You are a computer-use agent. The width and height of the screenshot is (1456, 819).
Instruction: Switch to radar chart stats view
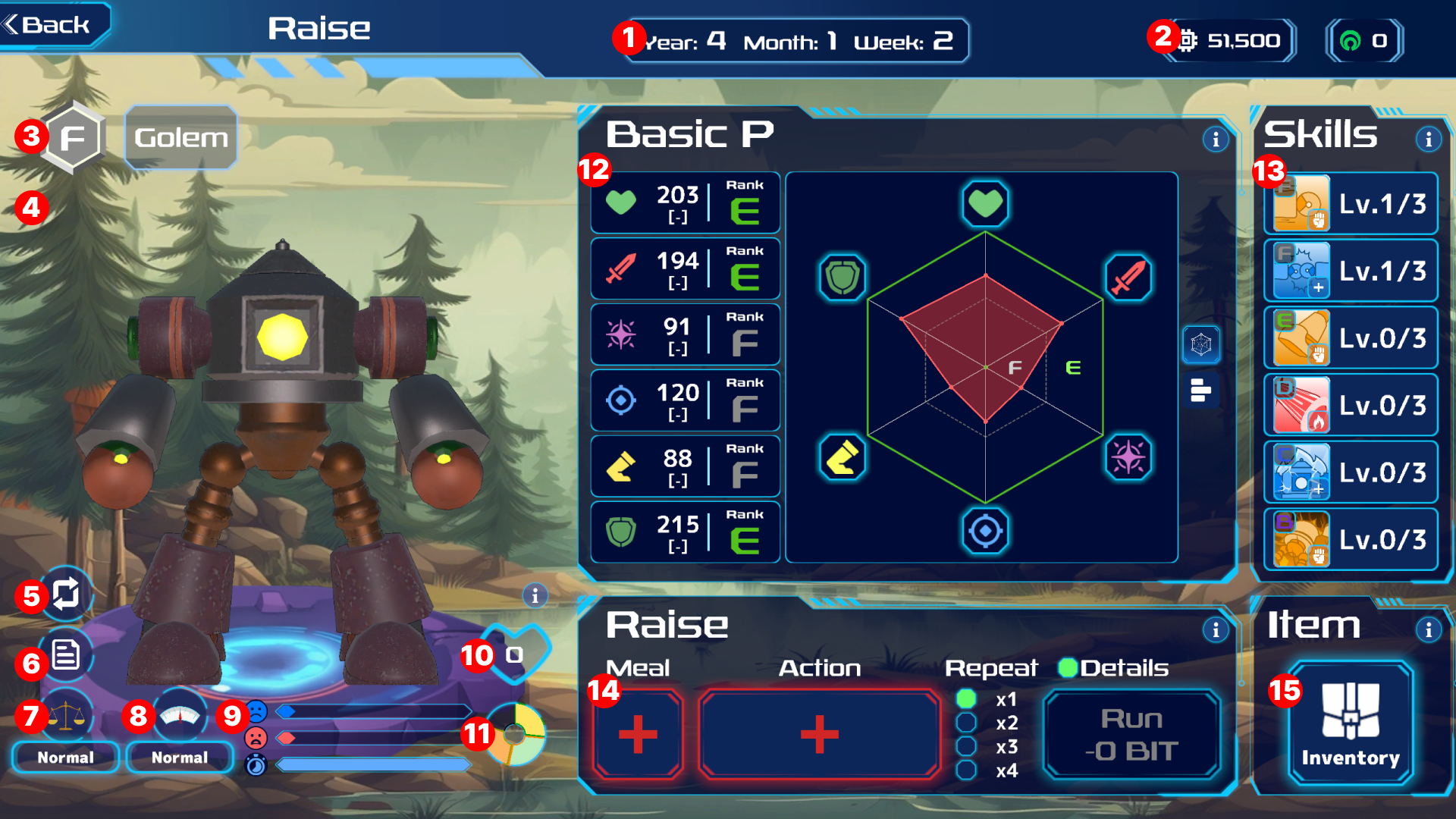point(1201,344)
